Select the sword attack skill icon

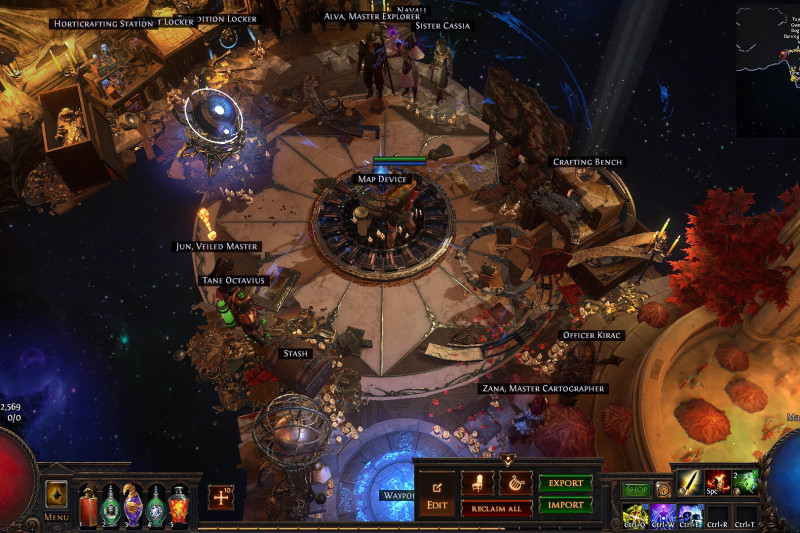(690, 483)
